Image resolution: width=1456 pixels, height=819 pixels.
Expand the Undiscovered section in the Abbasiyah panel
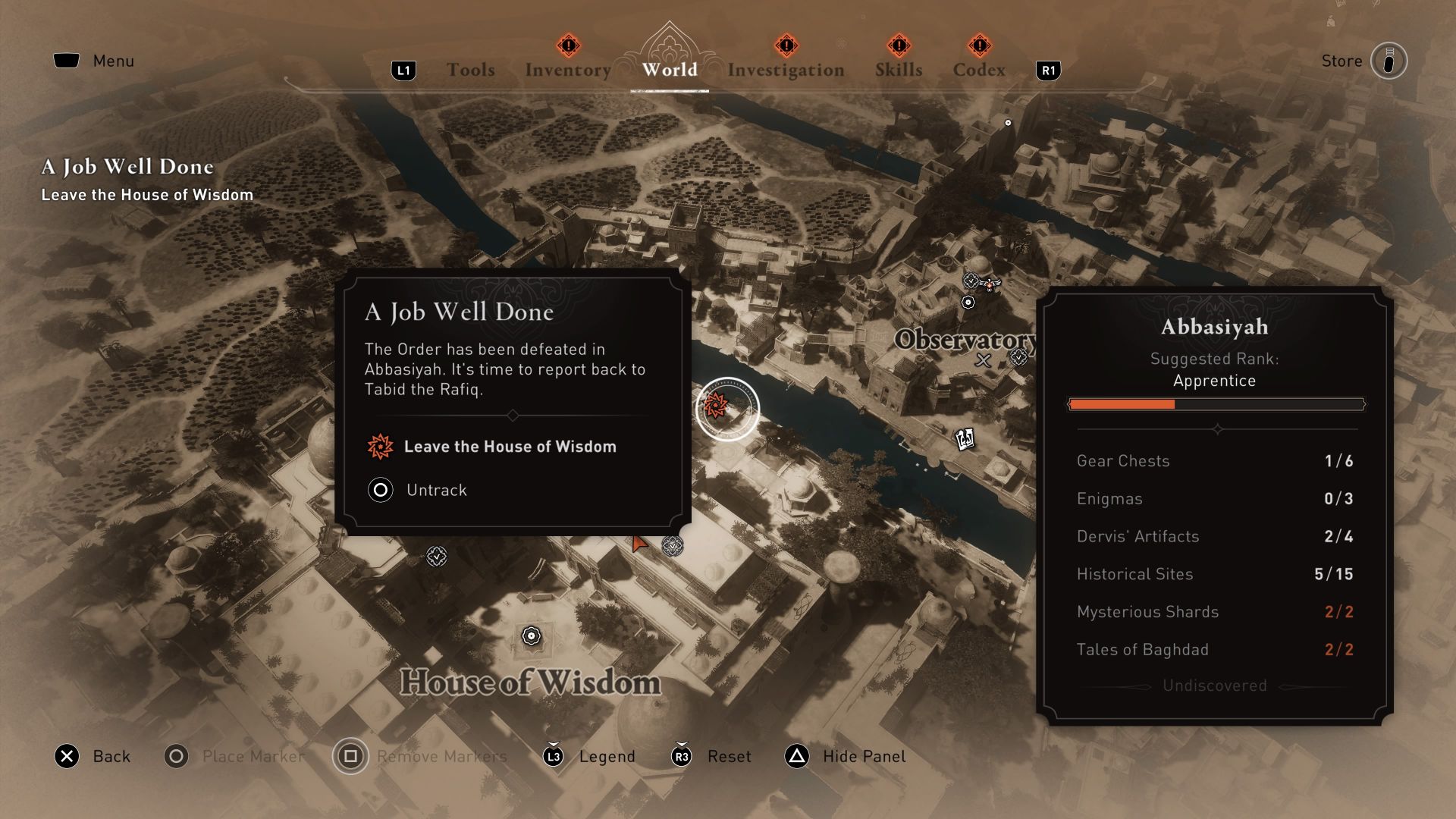tap(1214, 686)
